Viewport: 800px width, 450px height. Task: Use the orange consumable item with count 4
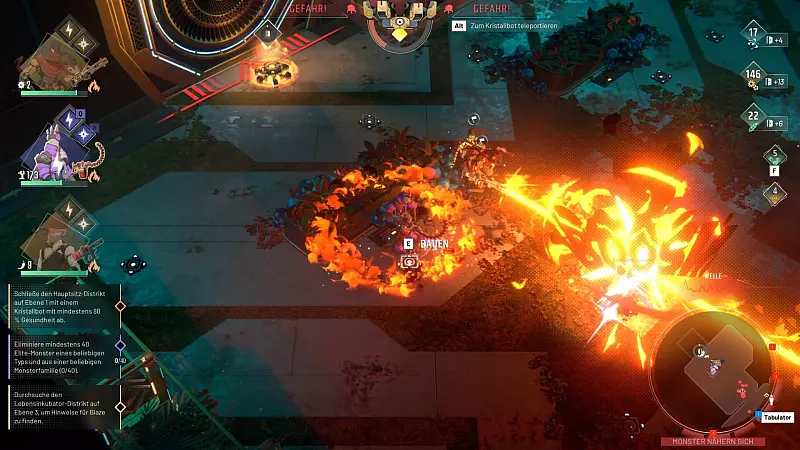tap(773, 192)
